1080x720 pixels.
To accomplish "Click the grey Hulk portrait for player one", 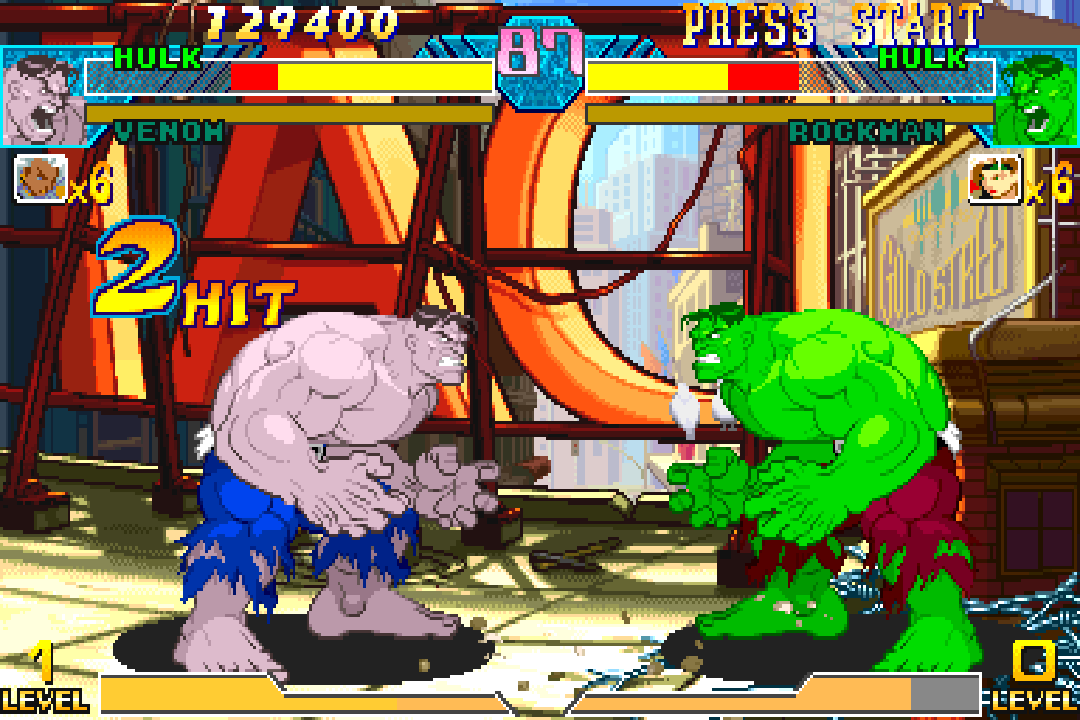I will tap(40, 100).
